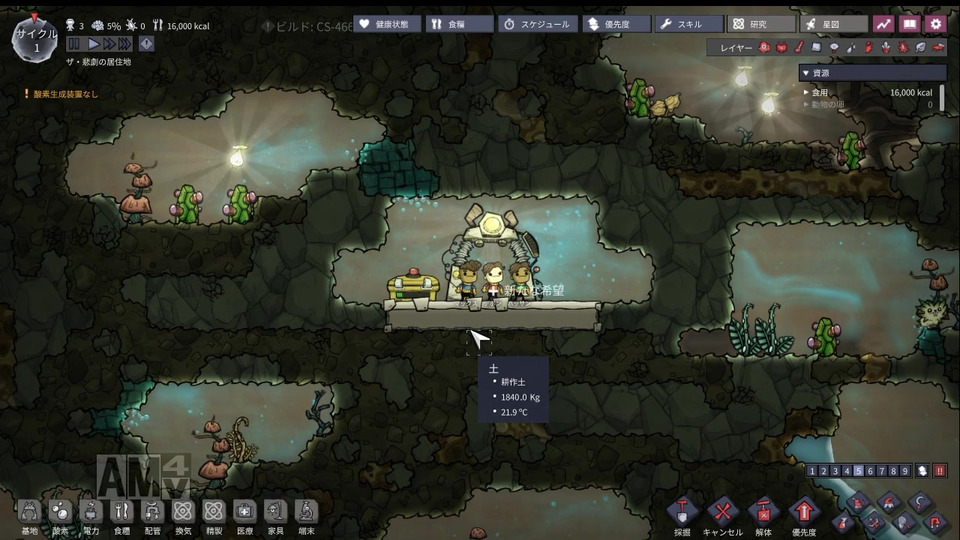Open the colony report graph button
The width and height of the screenshot is (960, 540).
click(883, 23)
